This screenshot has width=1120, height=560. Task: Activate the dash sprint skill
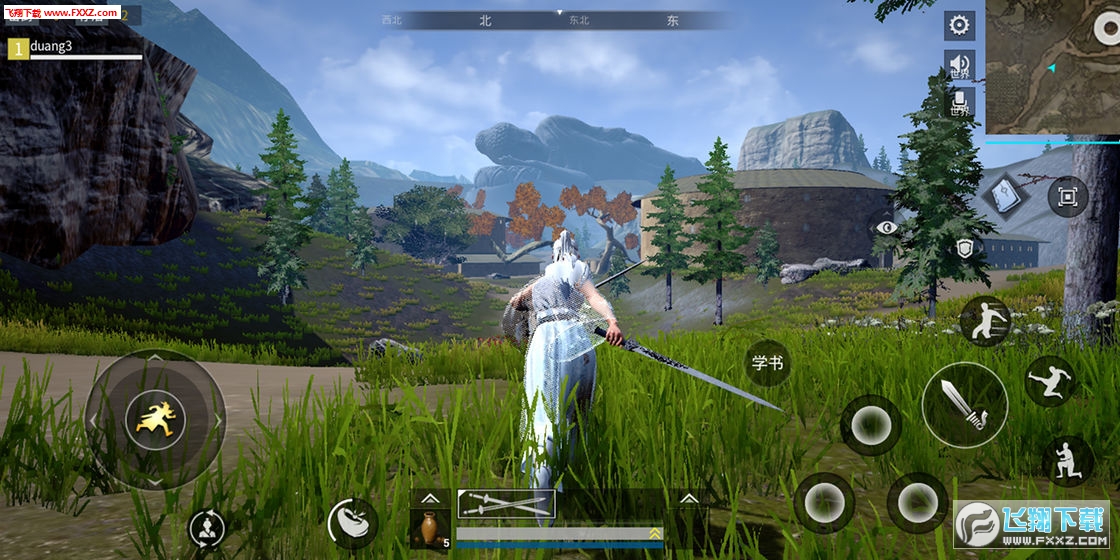[984, 322]
